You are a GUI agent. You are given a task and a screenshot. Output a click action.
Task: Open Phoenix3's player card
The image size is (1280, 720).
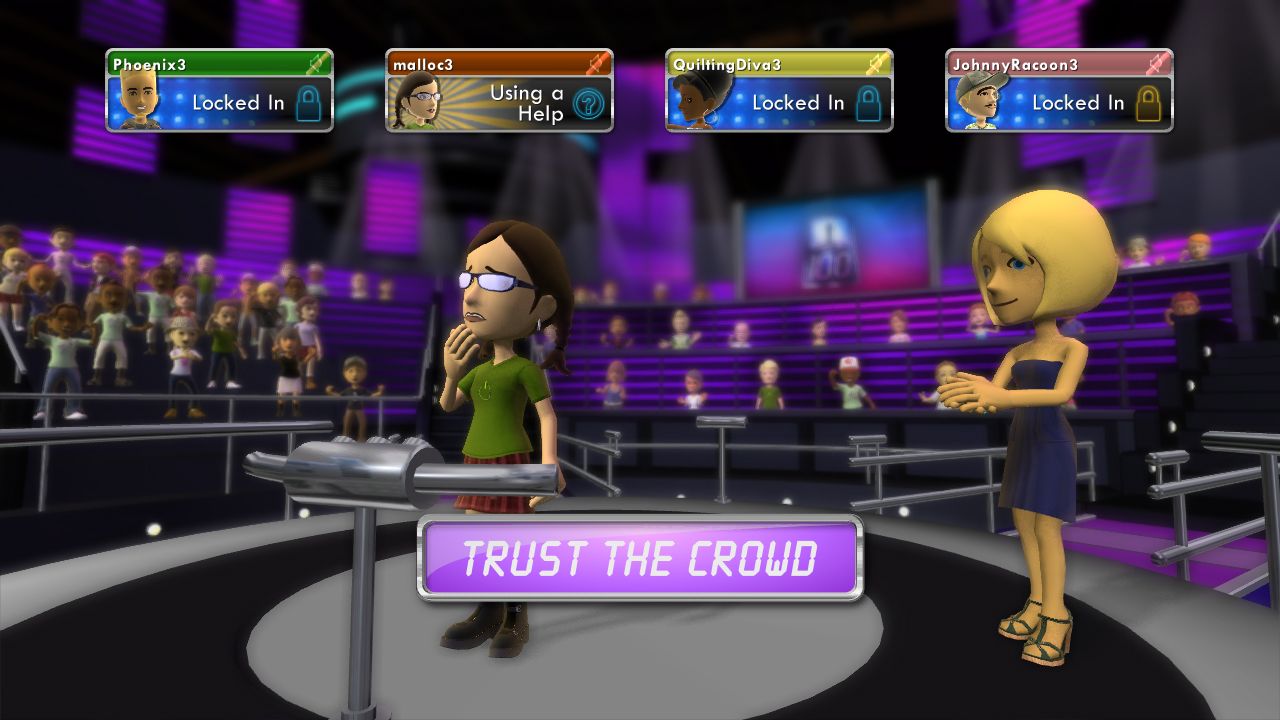click(219, 90)
